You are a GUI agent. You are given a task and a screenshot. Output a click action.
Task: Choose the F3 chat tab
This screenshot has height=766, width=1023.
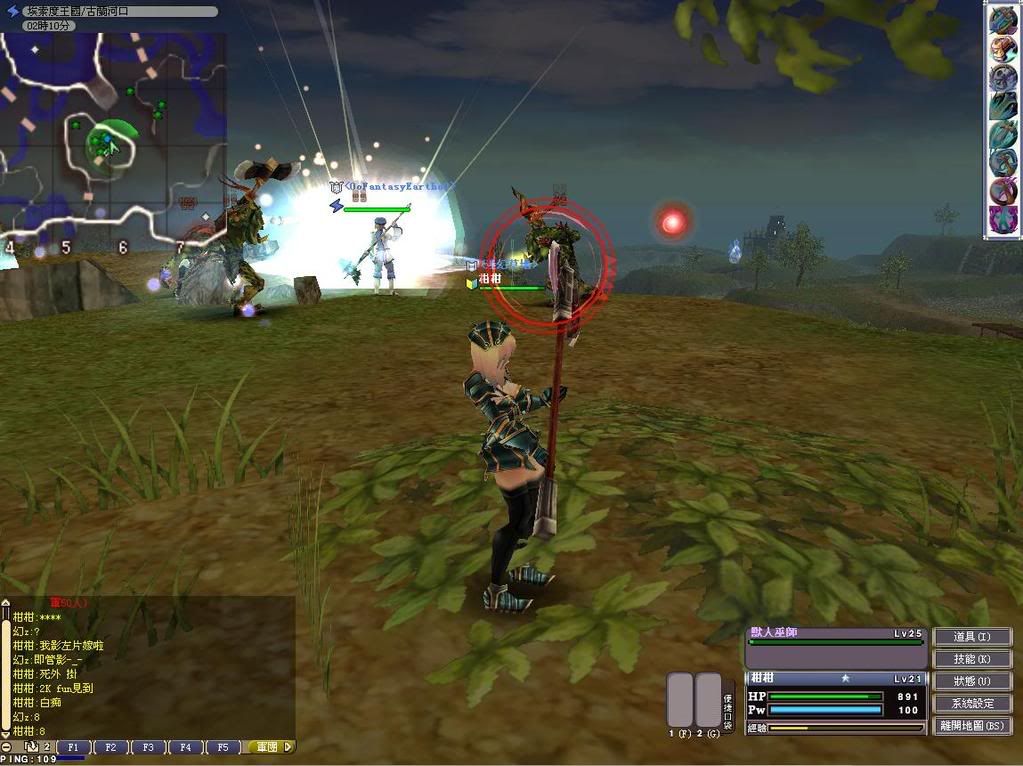[147, 747]
